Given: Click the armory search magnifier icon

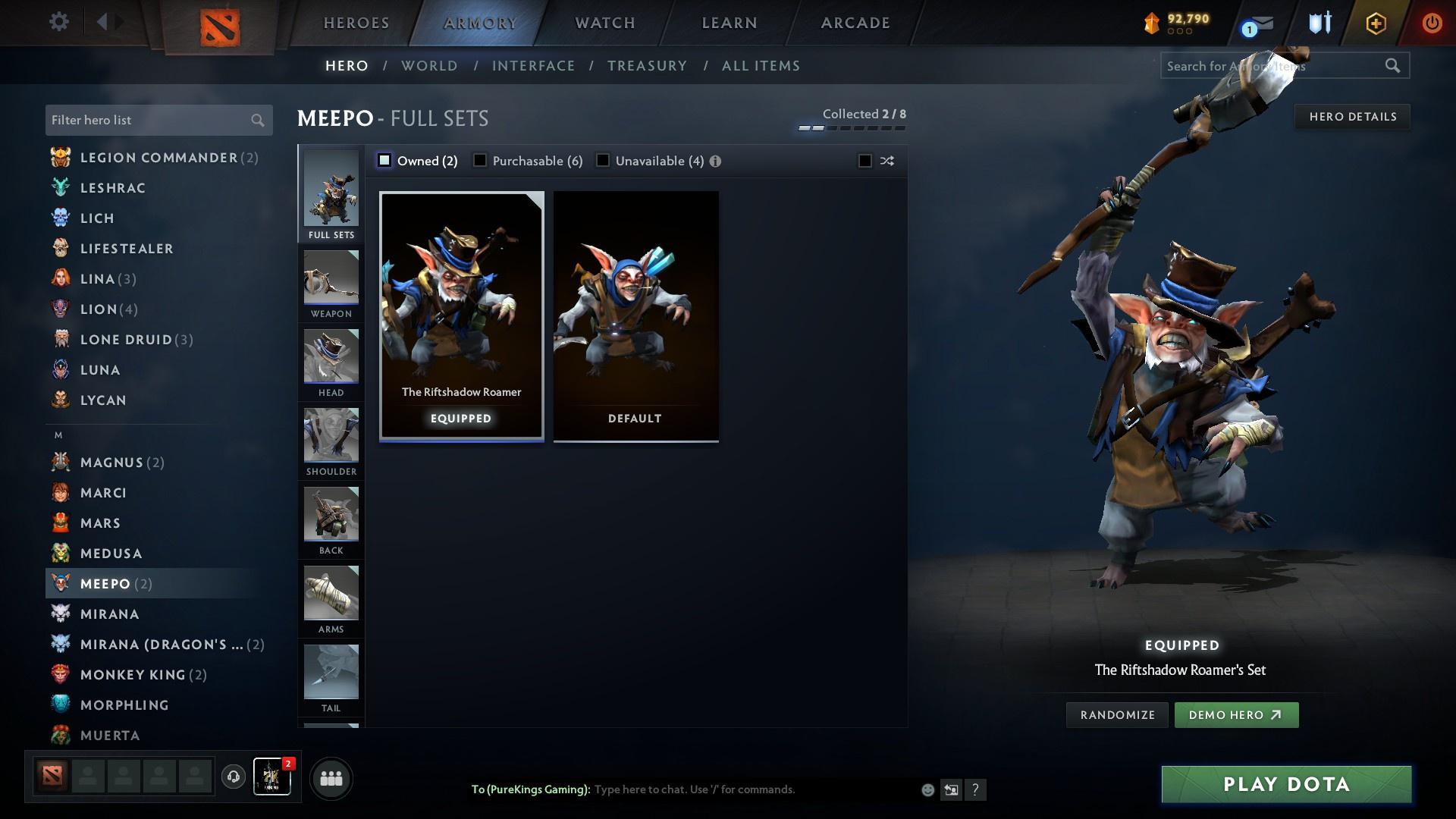Looking at the screenshot, I should tap(1394, 66).
